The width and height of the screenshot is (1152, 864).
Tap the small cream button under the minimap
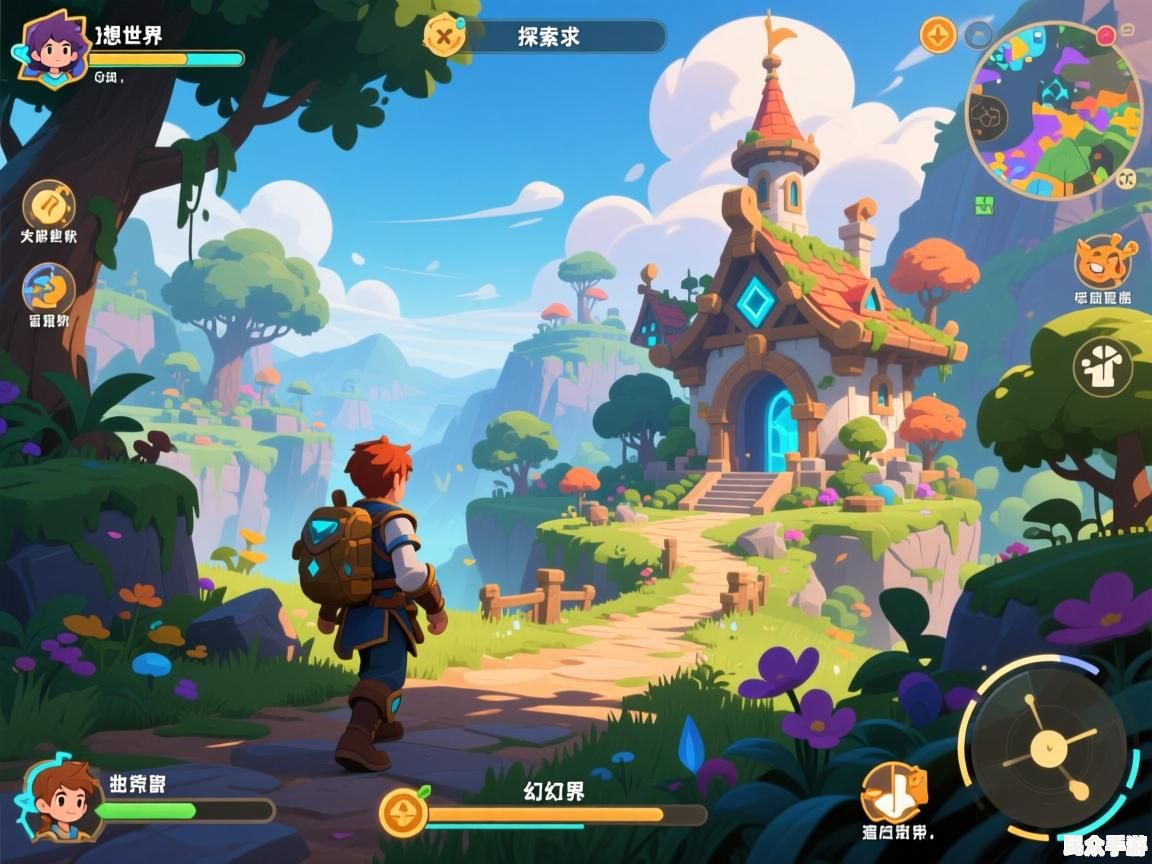coord(1128,179)
